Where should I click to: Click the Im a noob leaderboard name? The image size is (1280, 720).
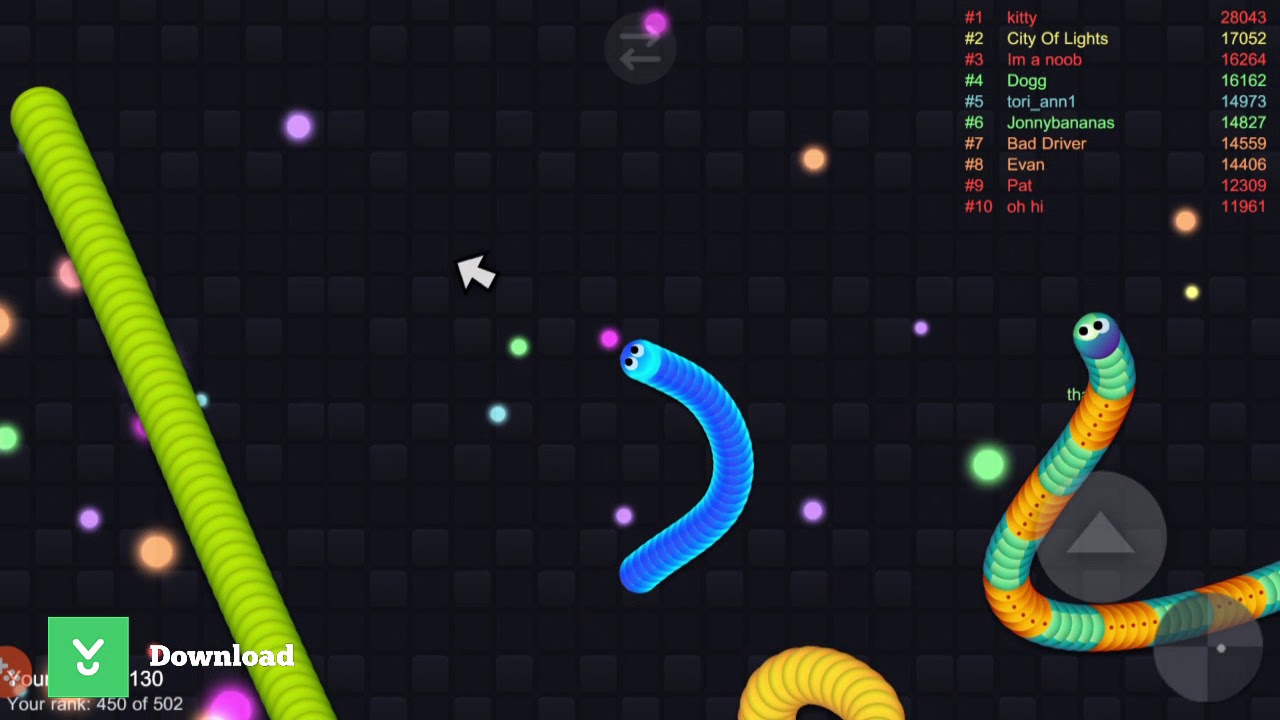(x=1044, y=59)
